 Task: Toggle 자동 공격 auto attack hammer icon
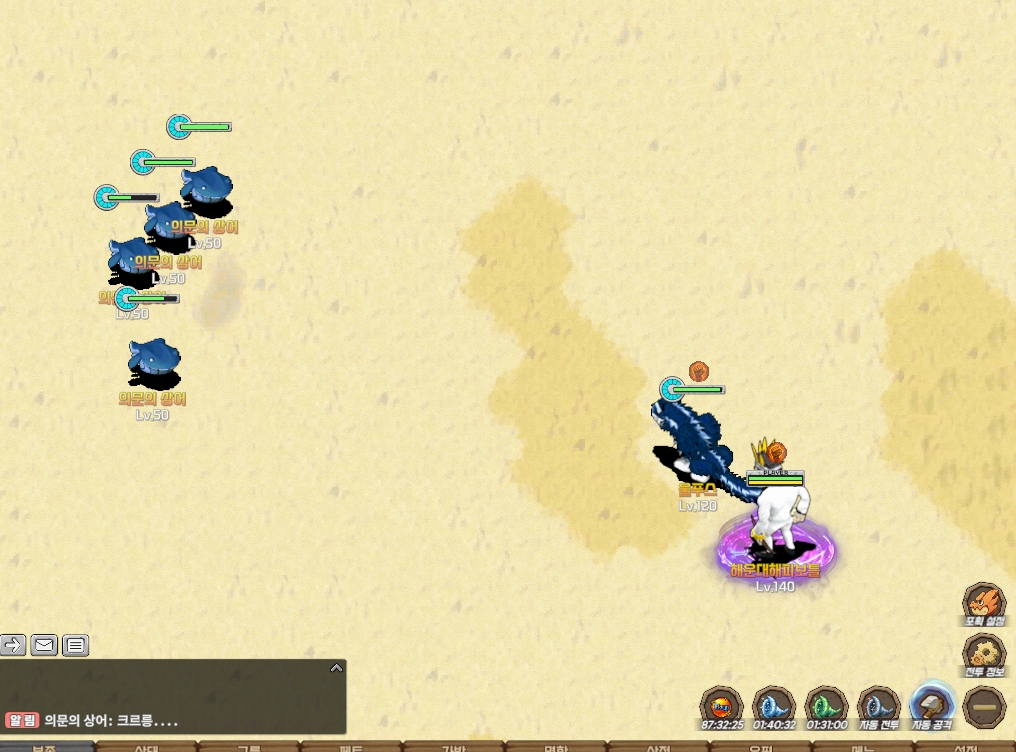tap(932, 706)
